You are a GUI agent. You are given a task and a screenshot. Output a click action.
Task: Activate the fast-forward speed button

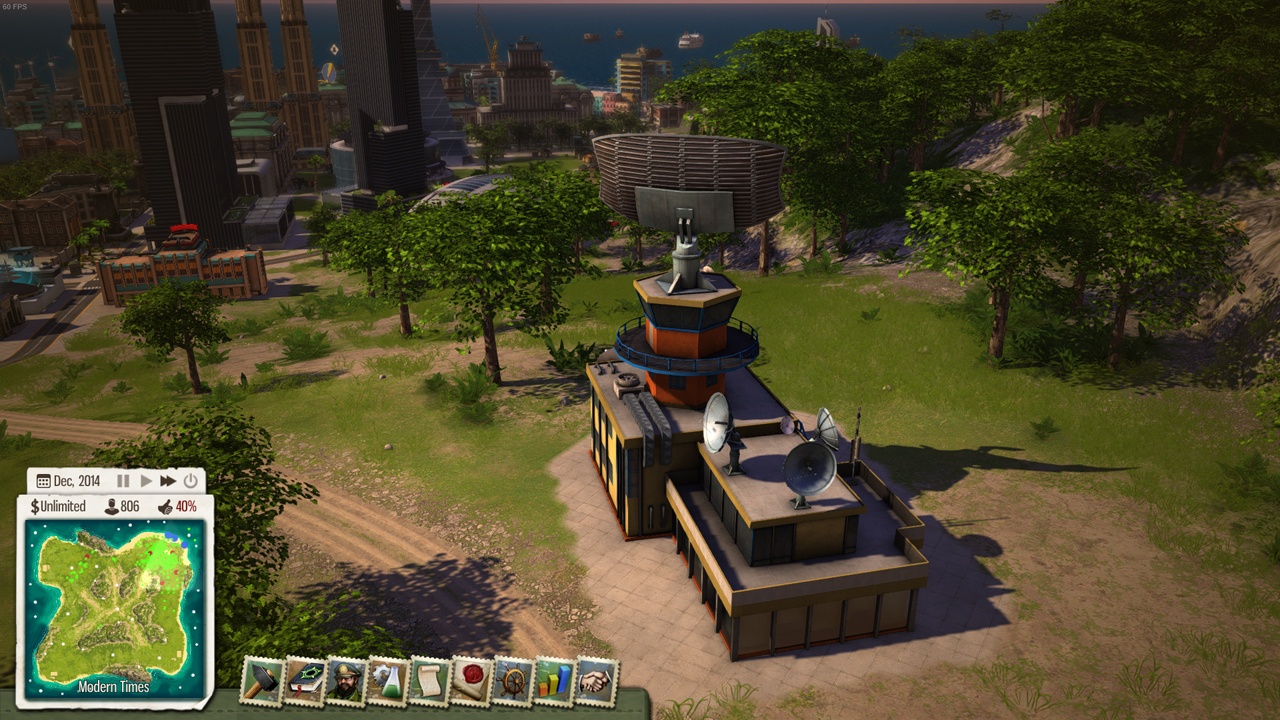point(167,481)
